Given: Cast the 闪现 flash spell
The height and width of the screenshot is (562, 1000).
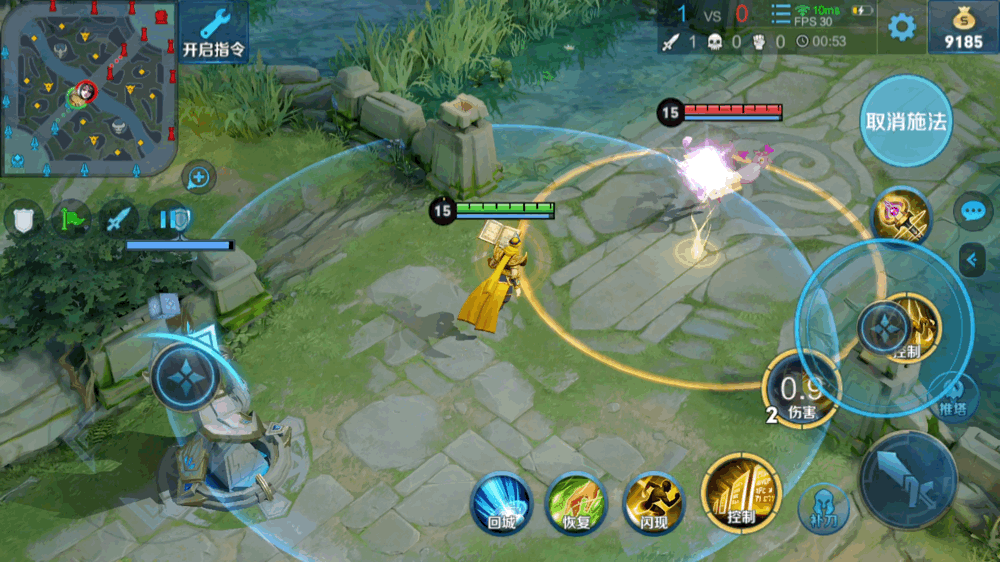Looking at the screenshot, I should [x=653, y=502].
